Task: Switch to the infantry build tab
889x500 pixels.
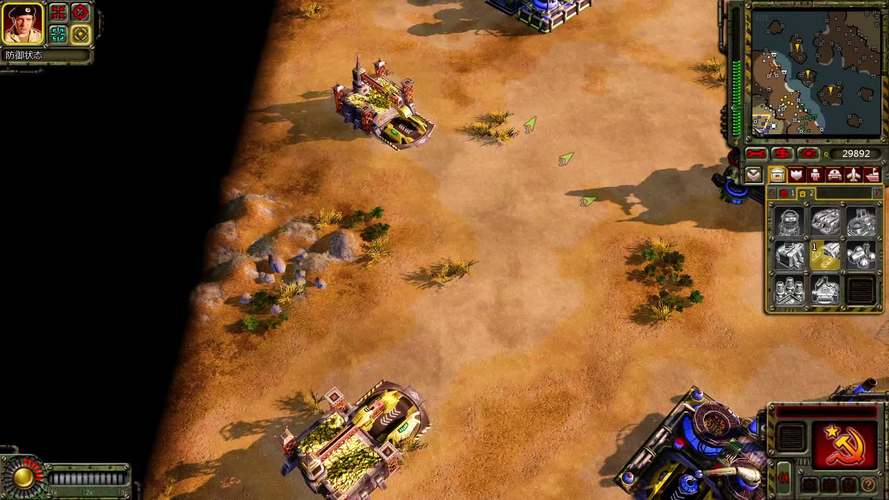Action: [x=815, y=174]
